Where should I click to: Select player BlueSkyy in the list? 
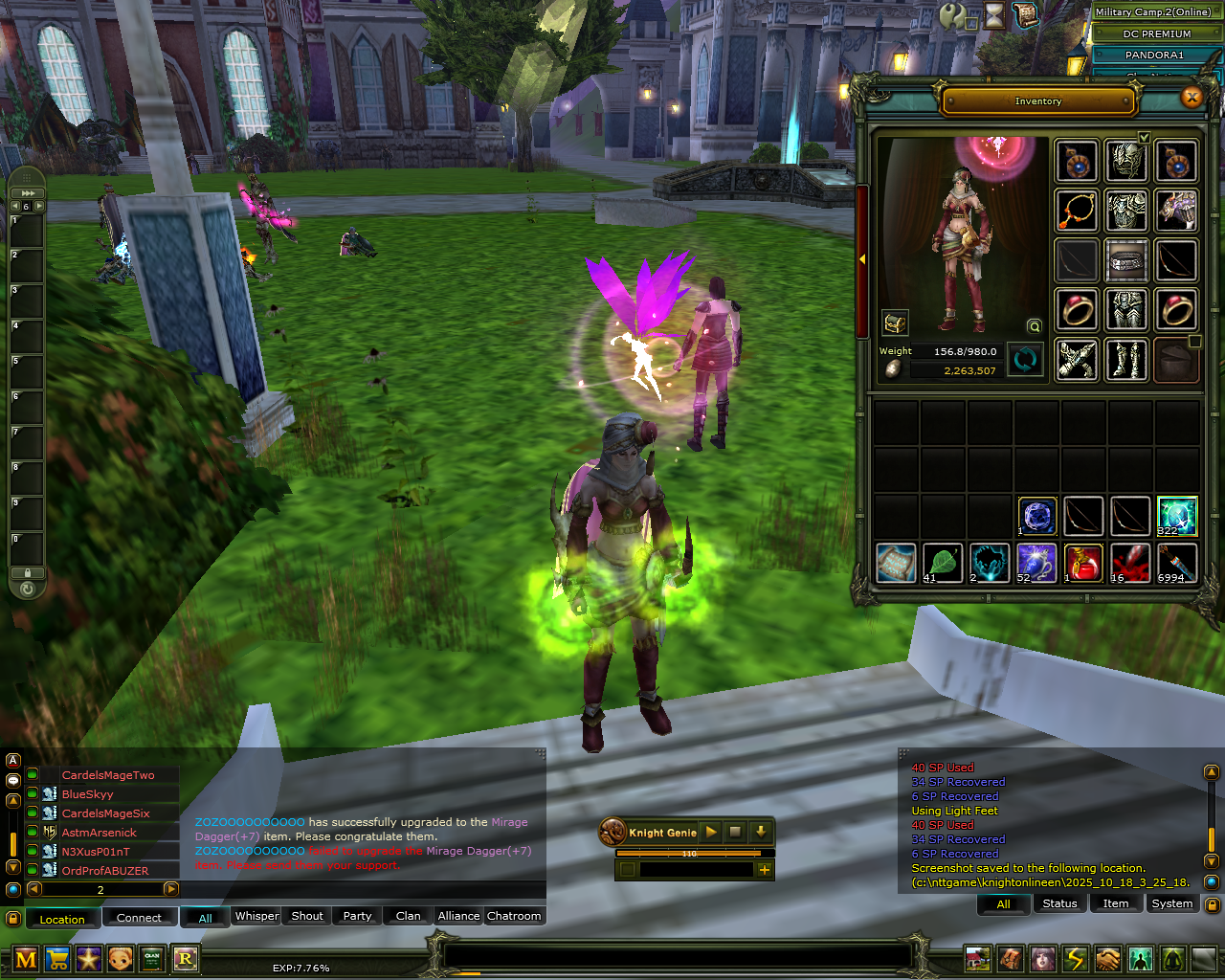88,794
